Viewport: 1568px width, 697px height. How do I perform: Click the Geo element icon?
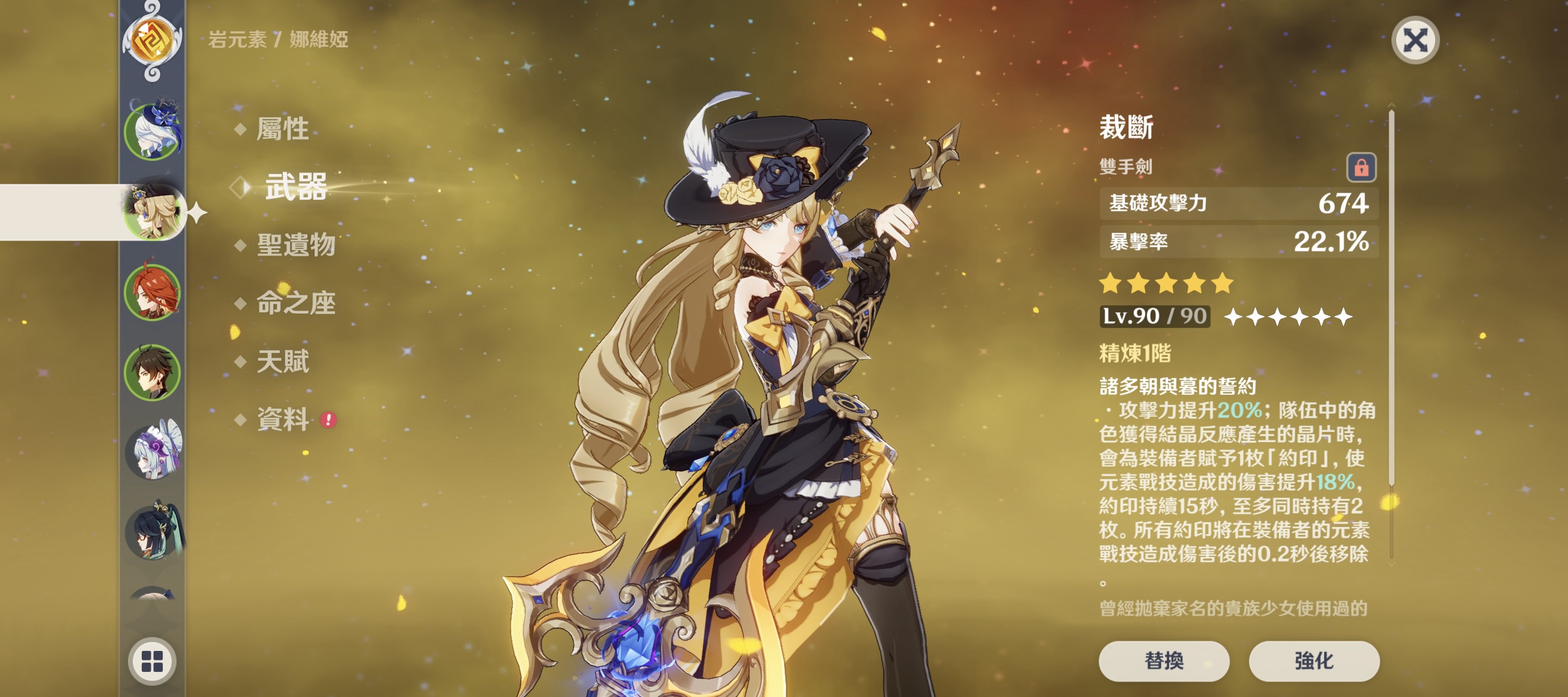click(152, 40)
